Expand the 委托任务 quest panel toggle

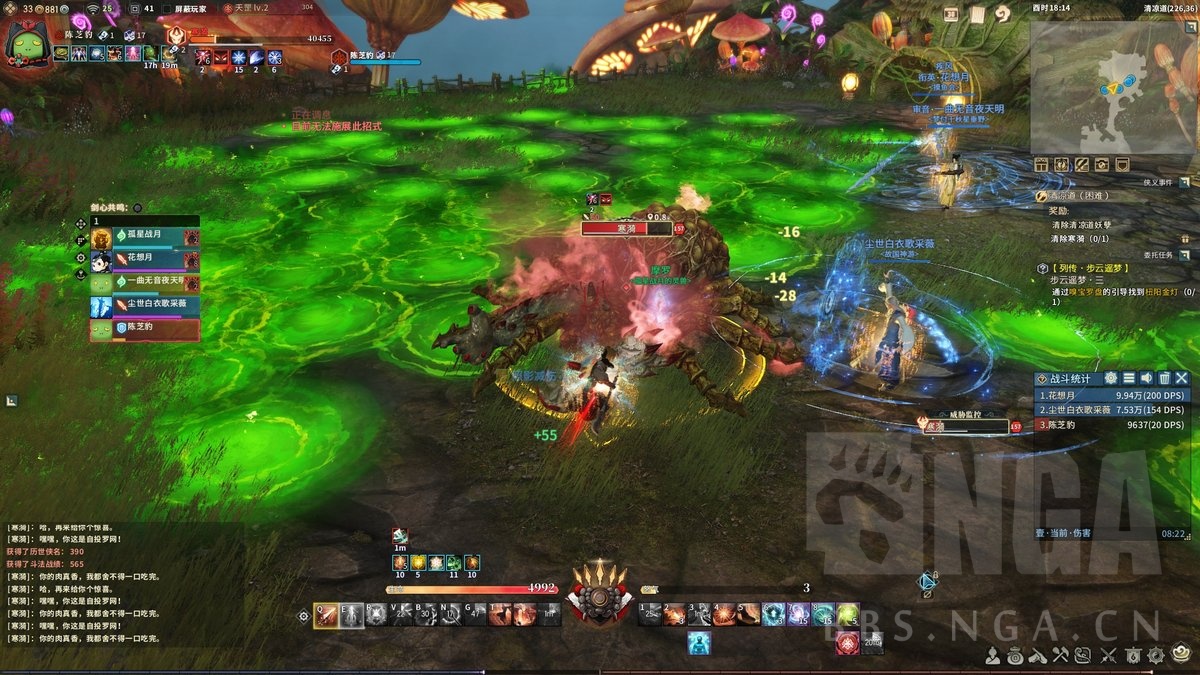pos(1184,253)
